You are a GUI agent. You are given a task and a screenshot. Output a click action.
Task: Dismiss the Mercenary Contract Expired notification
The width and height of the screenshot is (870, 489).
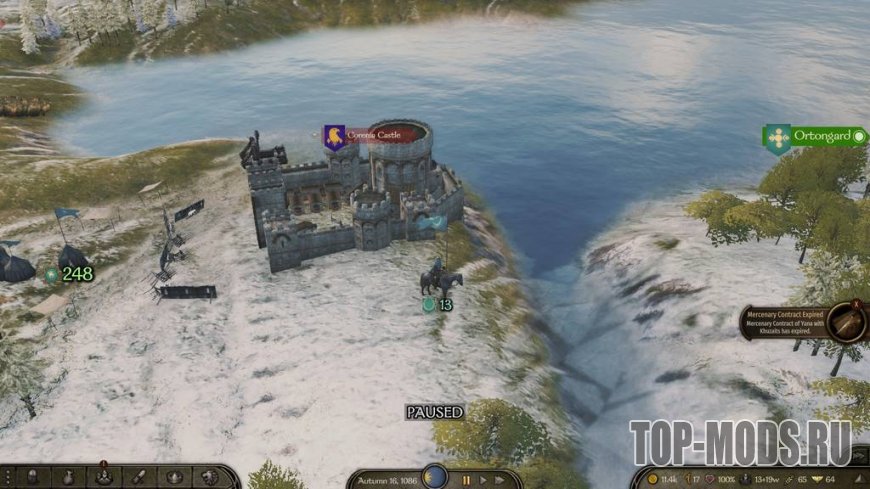[857, 304]
